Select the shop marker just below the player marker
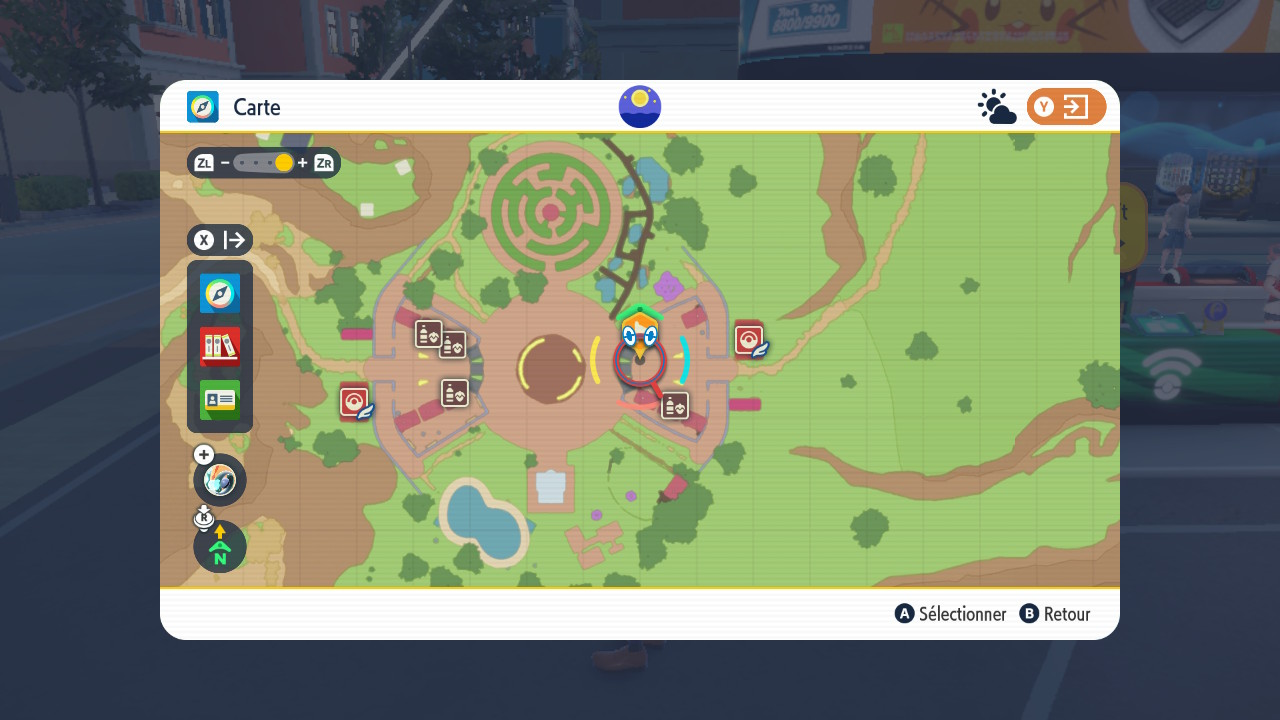The width and height of the screenshot is (1280, 720). coord(675,405)
